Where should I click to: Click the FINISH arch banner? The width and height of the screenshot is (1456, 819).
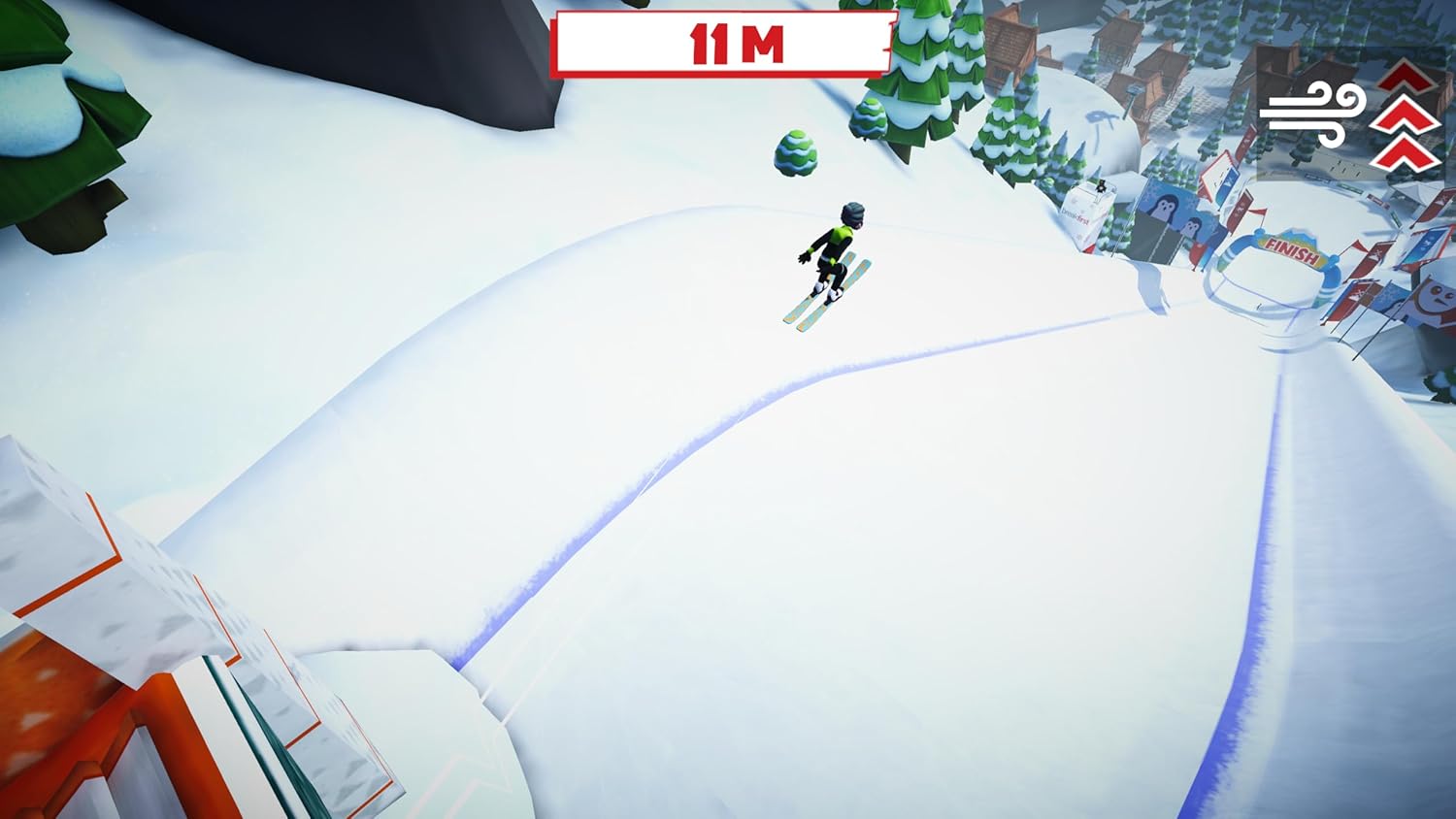click(1291, 251)
